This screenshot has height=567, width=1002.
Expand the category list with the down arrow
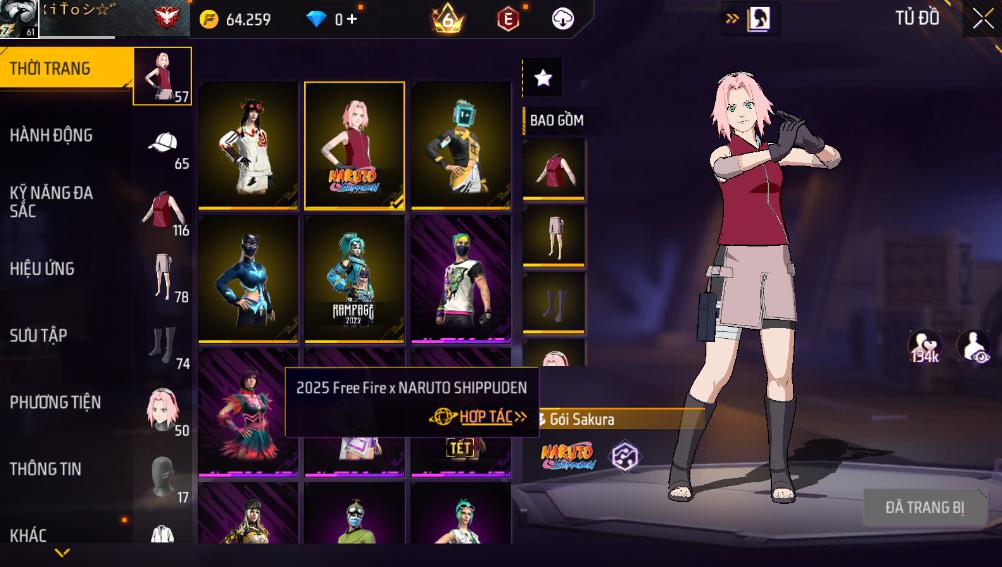pyautogui.click(x=62, y=553)
